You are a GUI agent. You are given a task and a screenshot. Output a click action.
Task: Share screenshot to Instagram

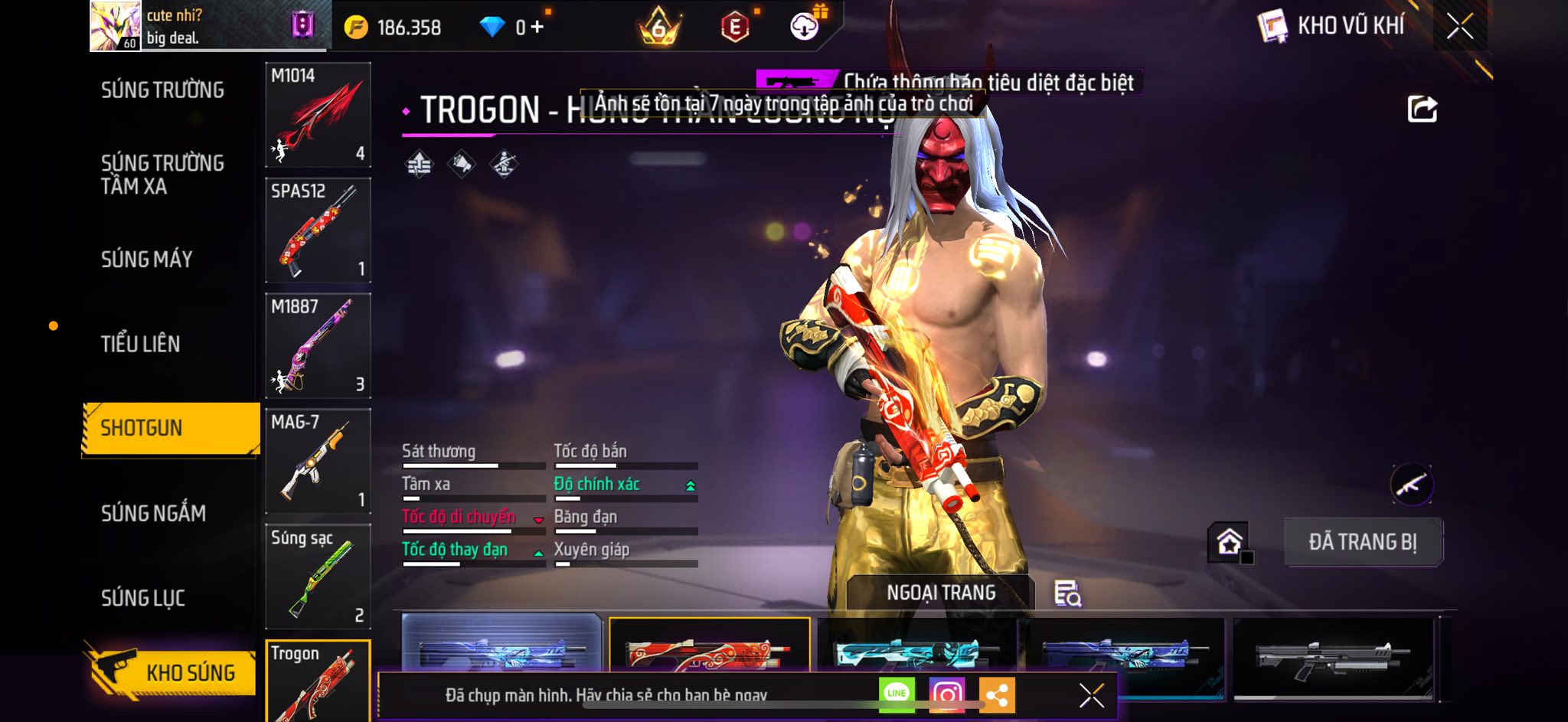tap(946, 694)
